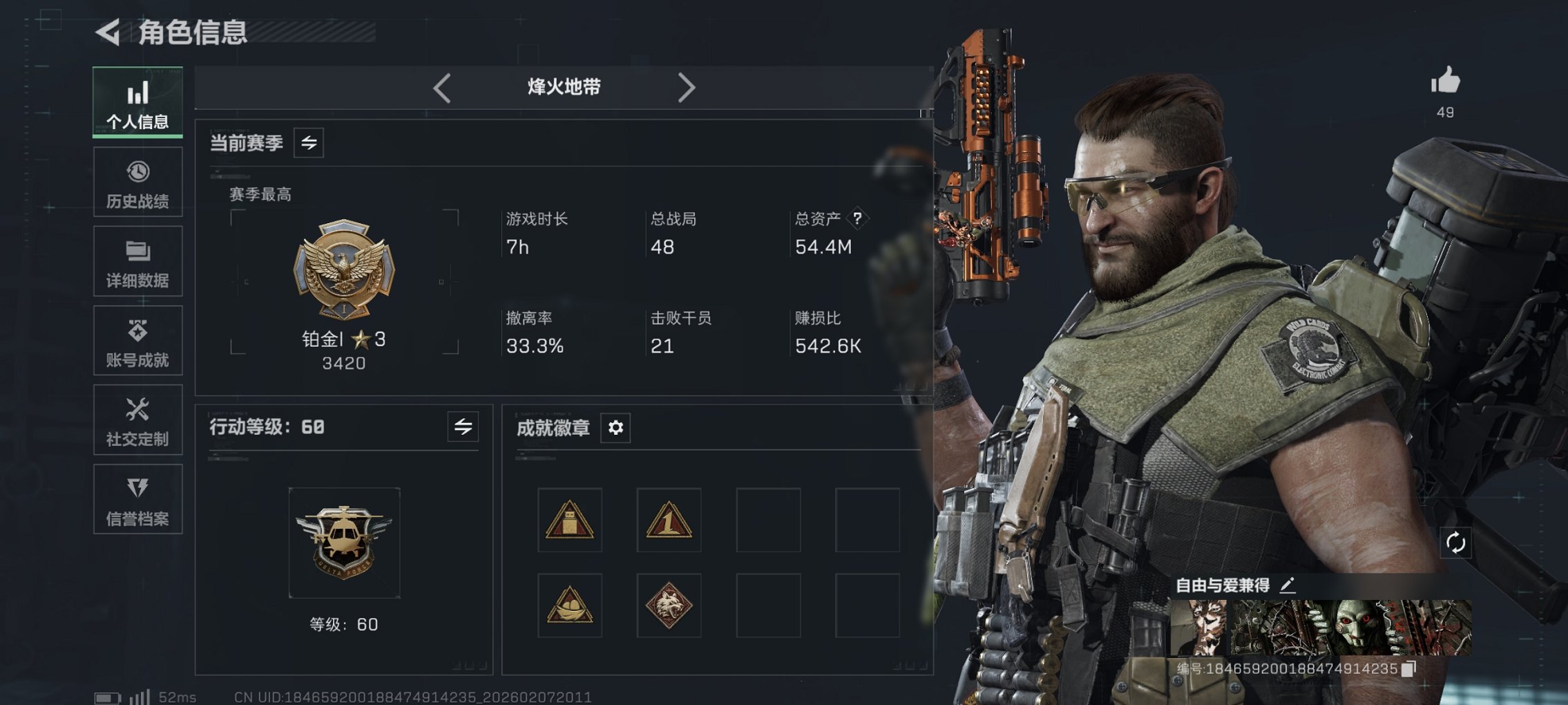
Task: Select 账号成就 in the sidebar
Action: (x=137, y=340)
